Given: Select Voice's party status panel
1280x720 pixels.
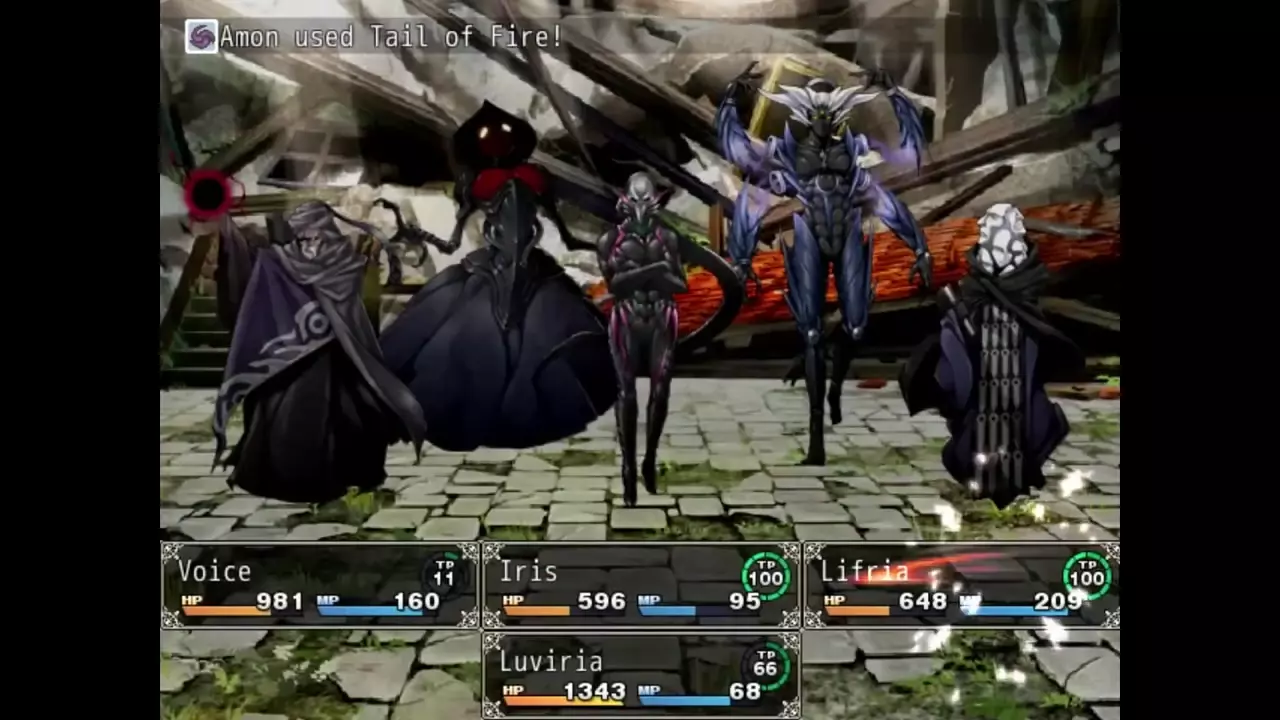Looking at the screenshot, I should click(x=320, y=586).
